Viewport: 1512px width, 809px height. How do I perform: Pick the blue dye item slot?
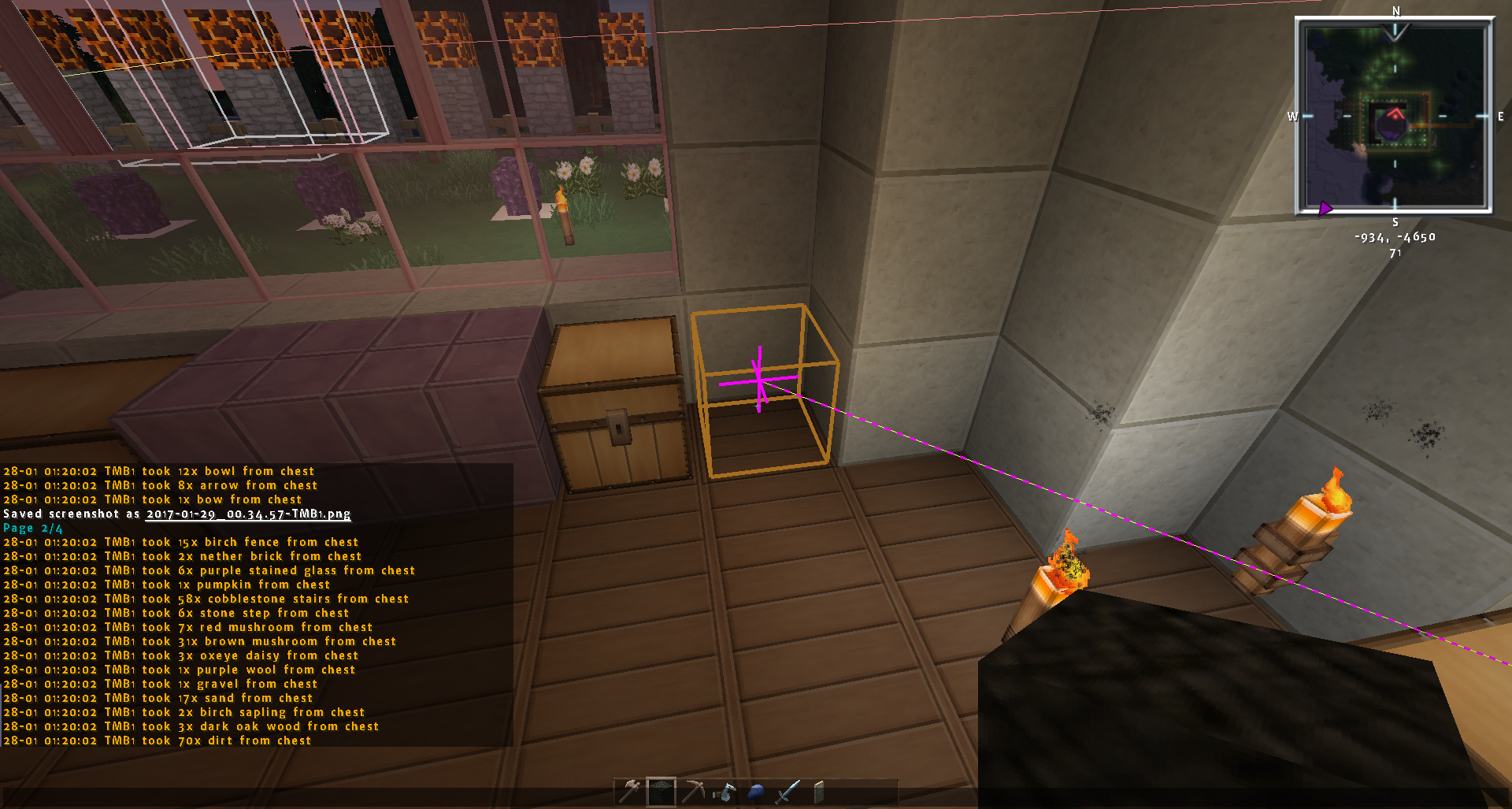click(756, 792)
